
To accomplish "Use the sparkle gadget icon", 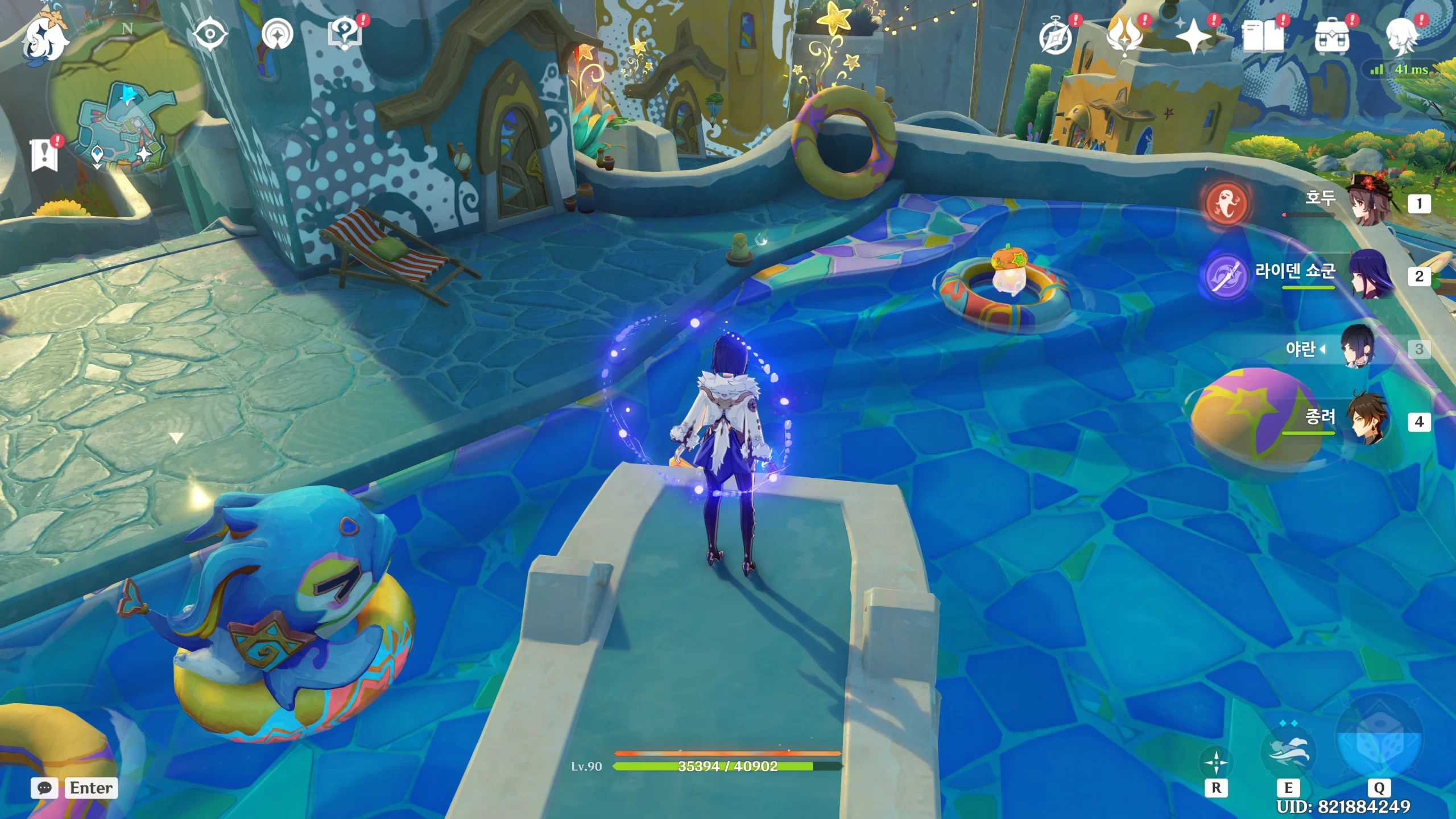I will 1216,763.
